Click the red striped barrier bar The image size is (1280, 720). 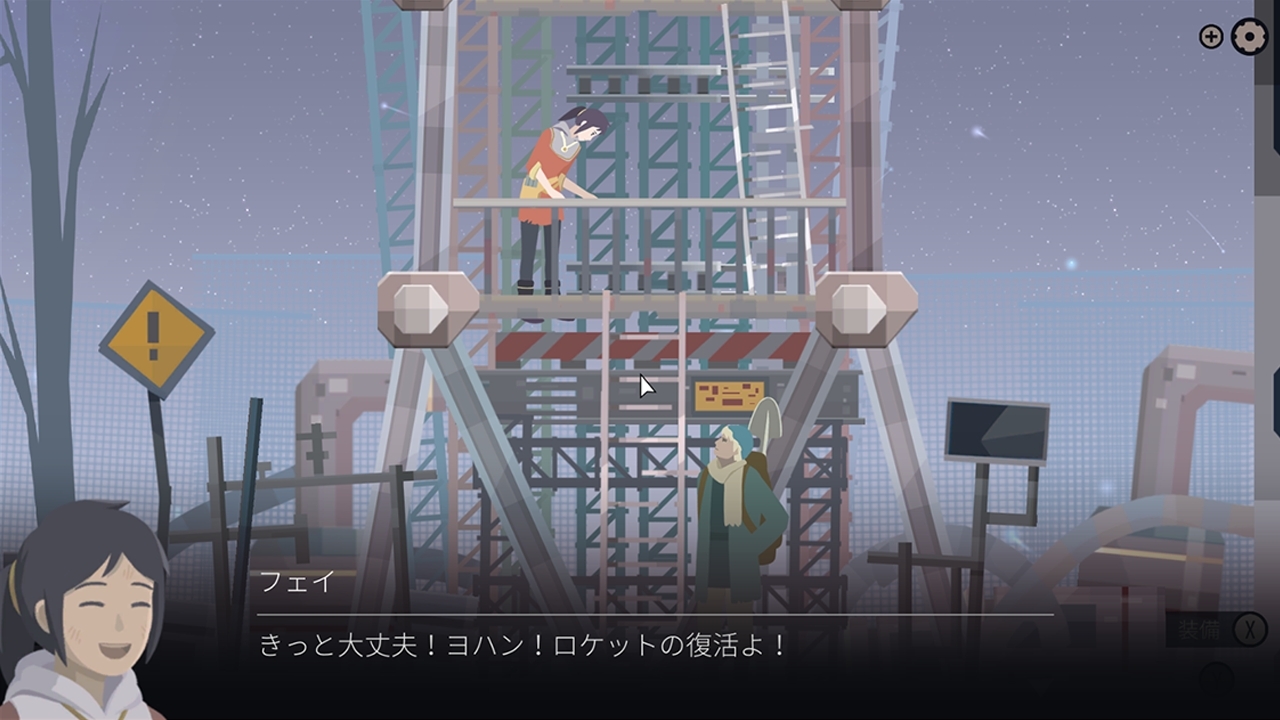pyautogui.click(x=650, y=345)
